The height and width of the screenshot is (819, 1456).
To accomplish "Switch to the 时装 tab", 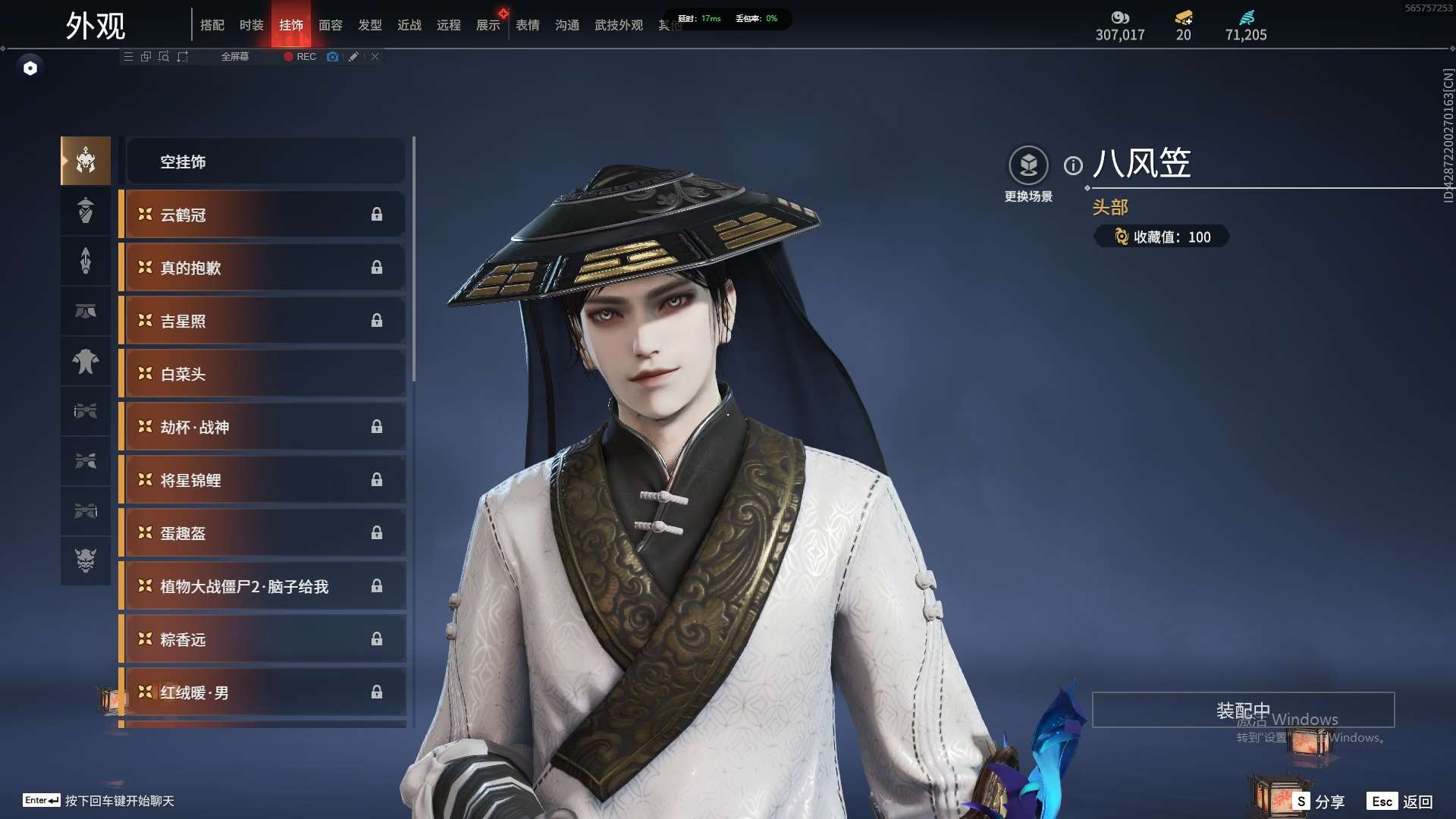I will pos(251,25).
